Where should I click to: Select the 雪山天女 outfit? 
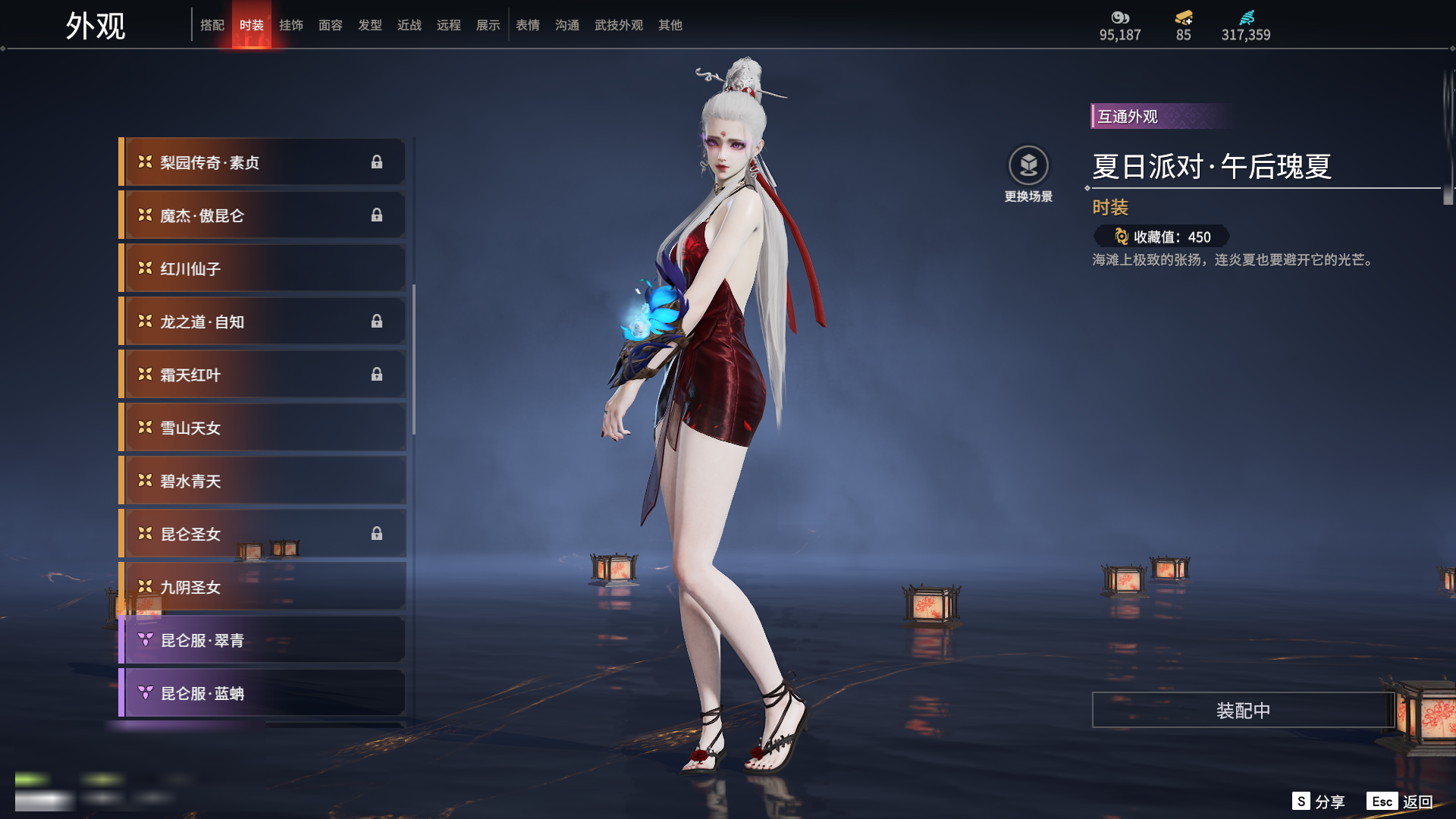click(x=262, y=428)
